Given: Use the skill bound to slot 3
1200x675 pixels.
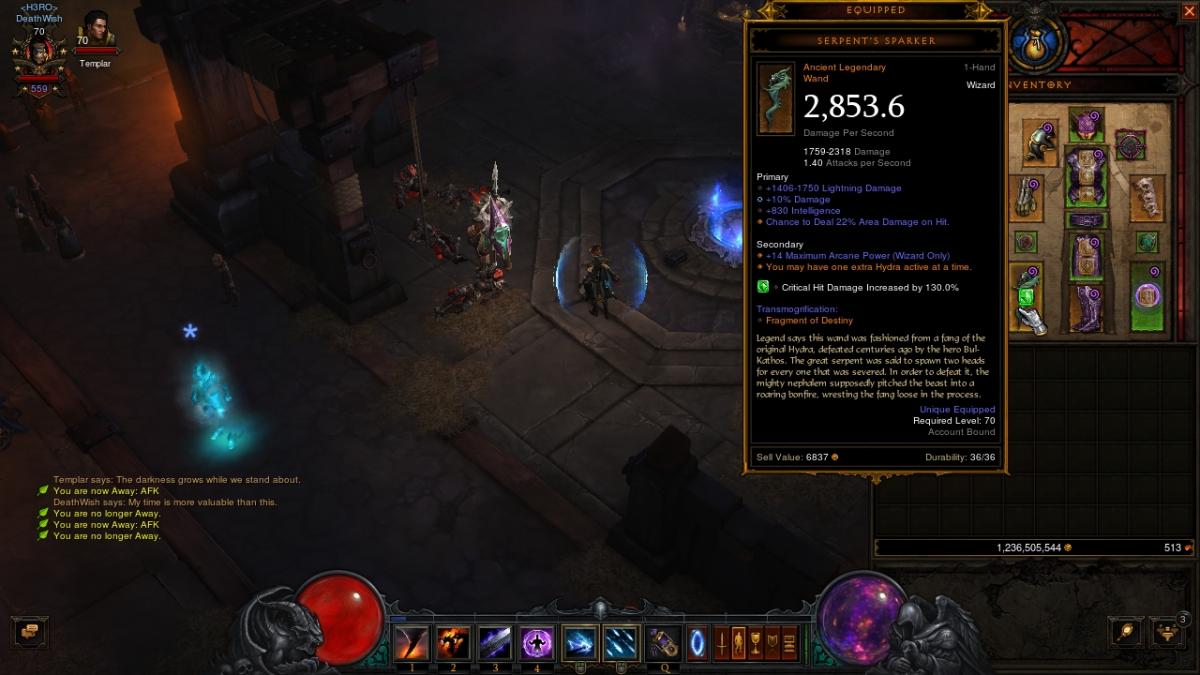Looking at the screenshot, I should pos(495,642).
